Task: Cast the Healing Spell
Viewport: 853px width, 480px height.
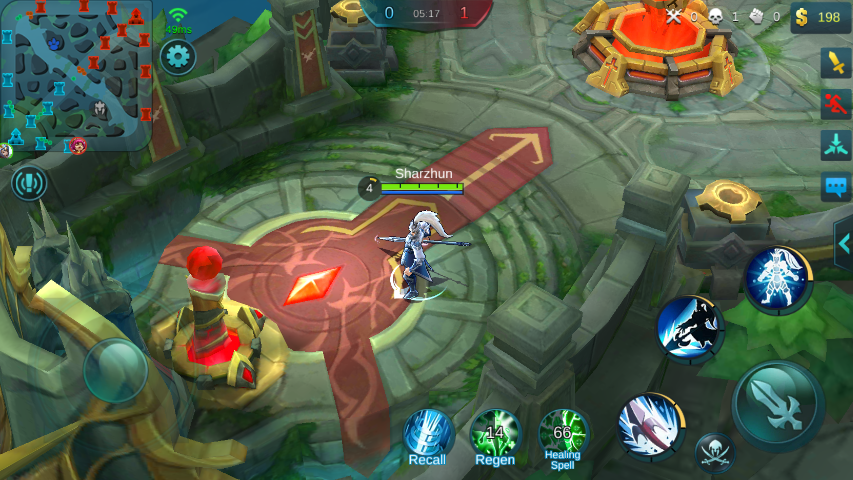Action: 563,435
